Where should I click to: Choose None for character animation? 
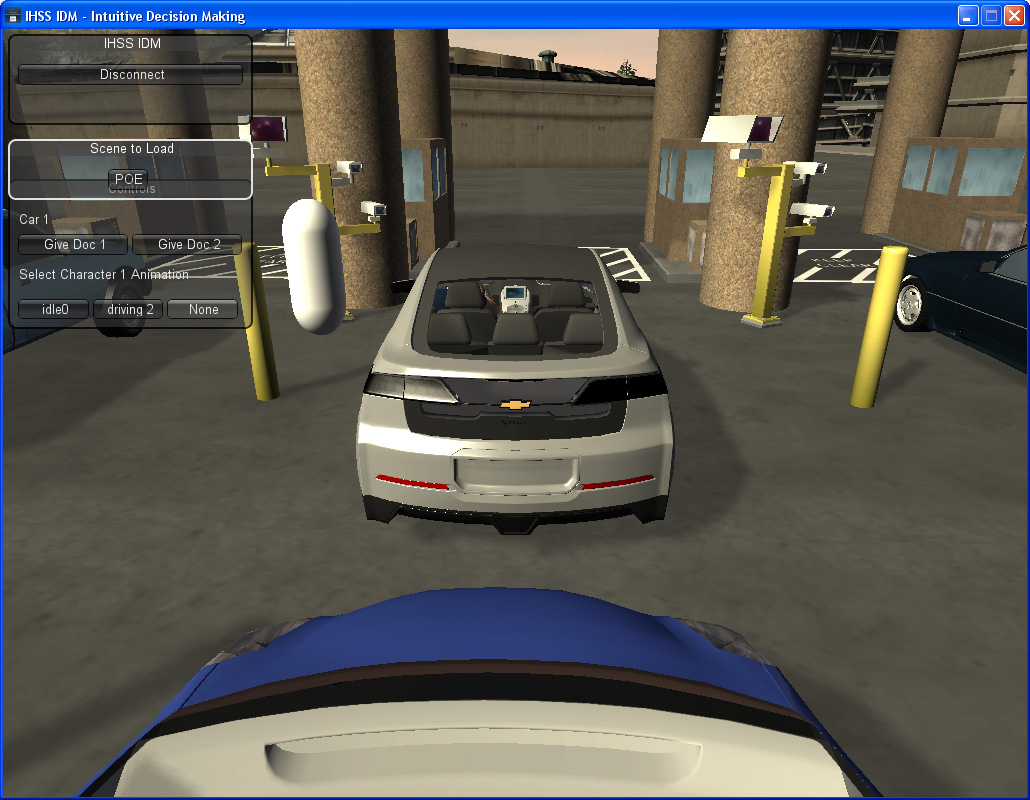[x=203, y=310]
